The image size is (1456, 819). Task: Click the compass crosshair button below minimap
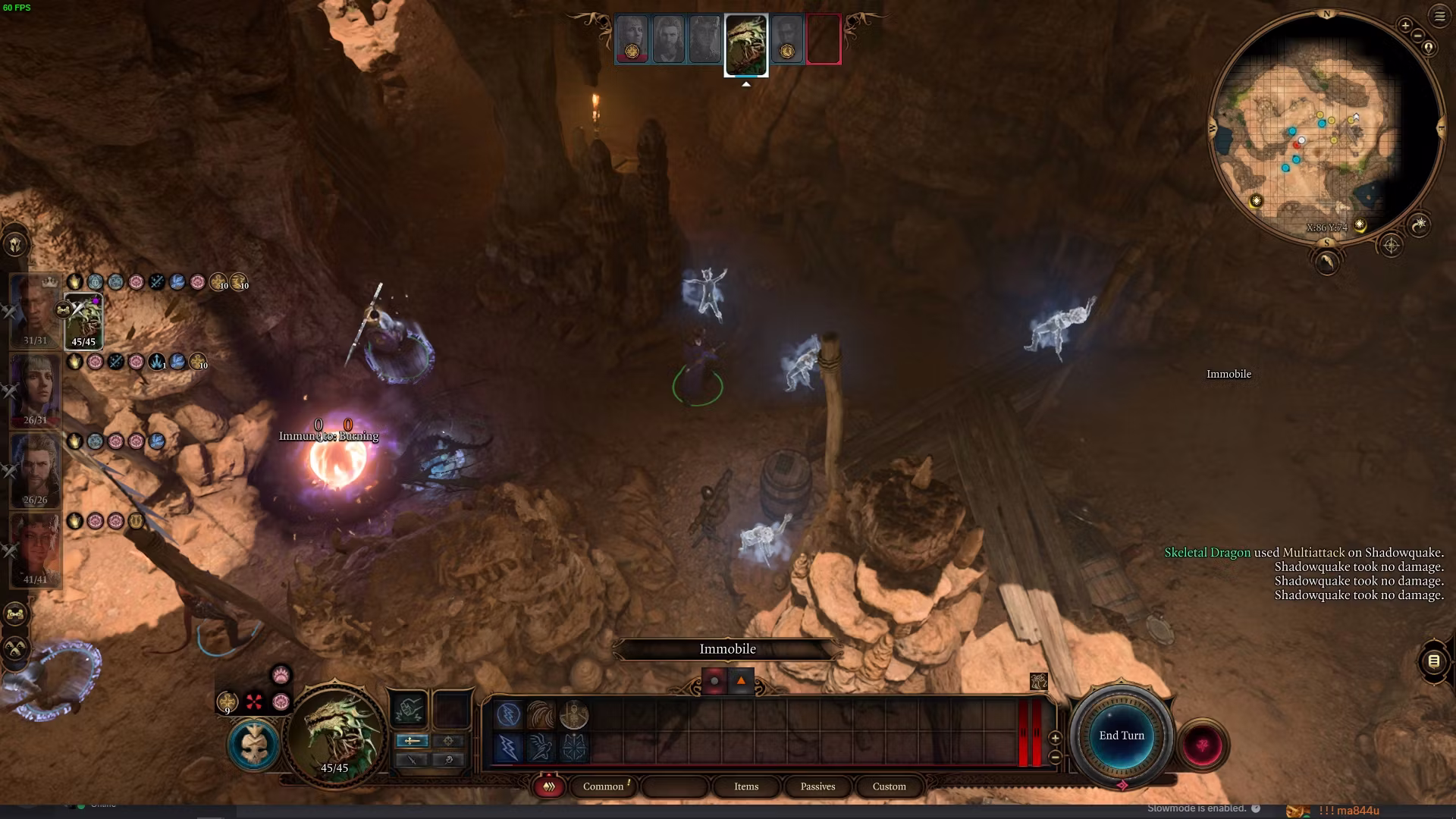1391,246
